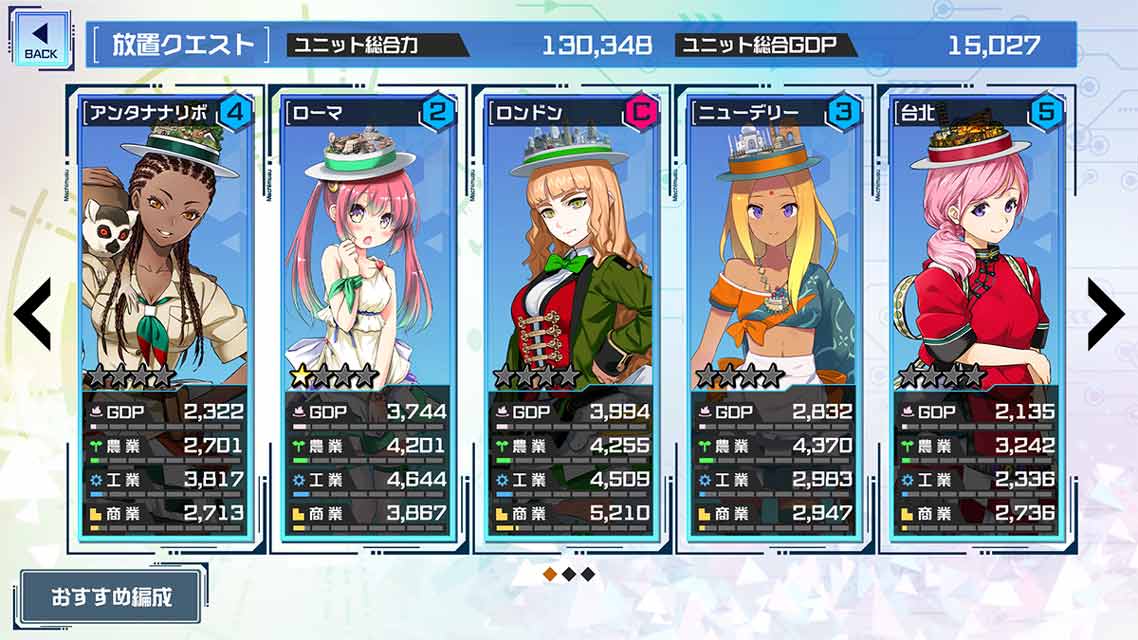Activate the おすすめ編成 button
Image resolution: width=1138 pixels, height=640 pixels.
point(111,598)
